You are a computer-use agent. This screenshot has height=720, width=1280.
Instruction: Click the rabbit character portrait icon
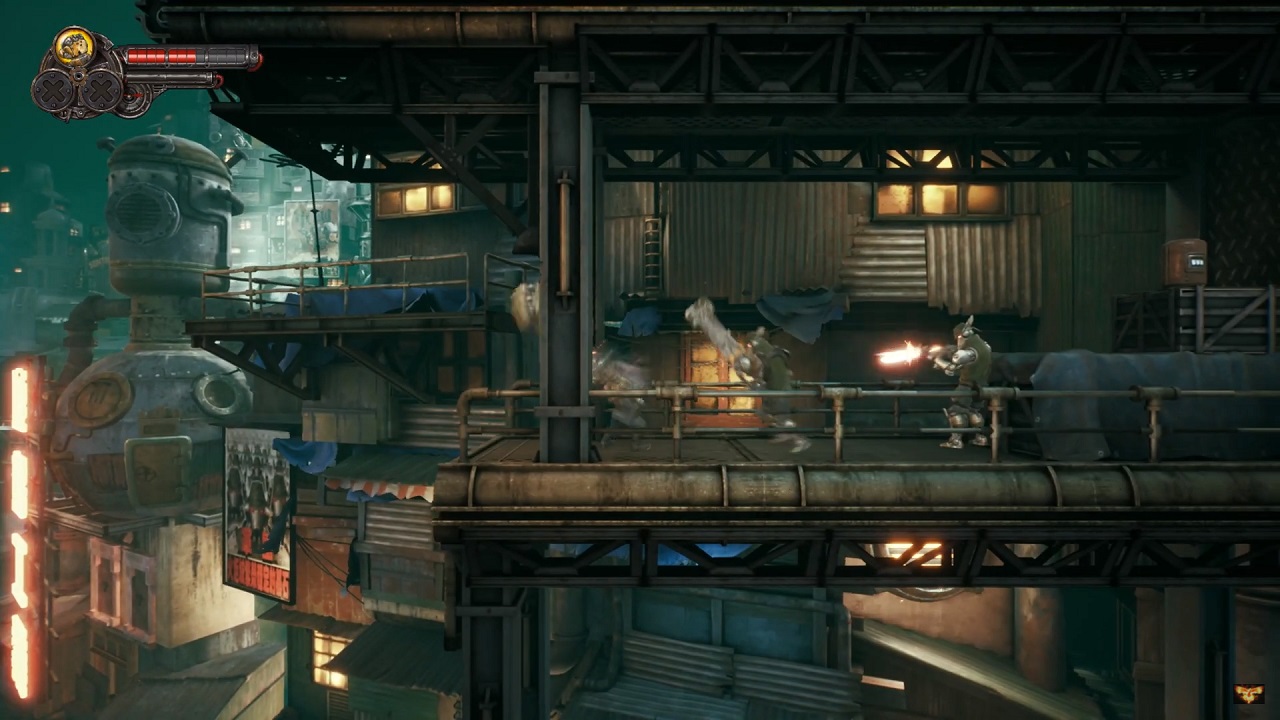73,47
